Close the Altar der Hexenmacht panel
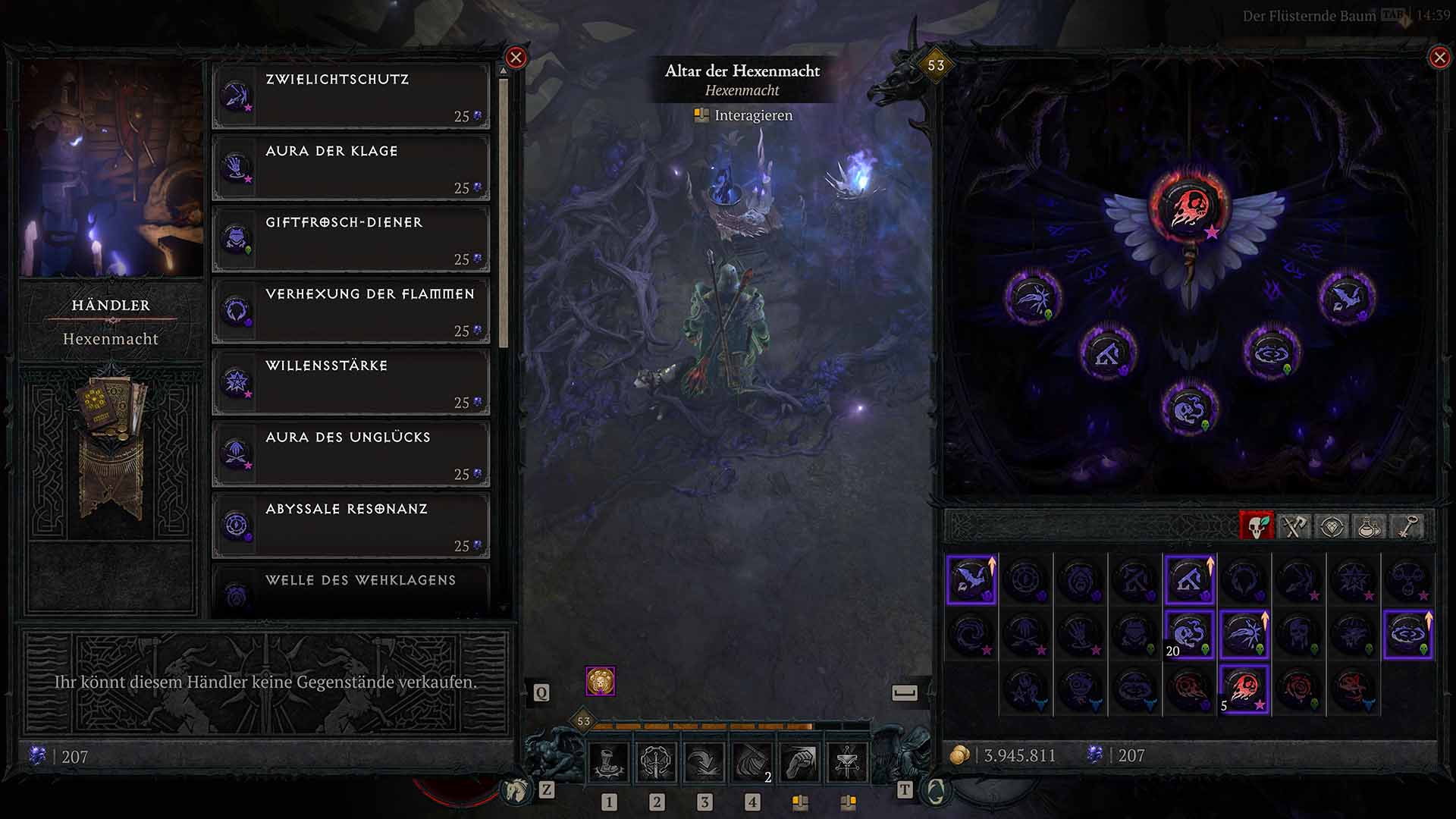The image size is (1456, 819). point(1440,56)
